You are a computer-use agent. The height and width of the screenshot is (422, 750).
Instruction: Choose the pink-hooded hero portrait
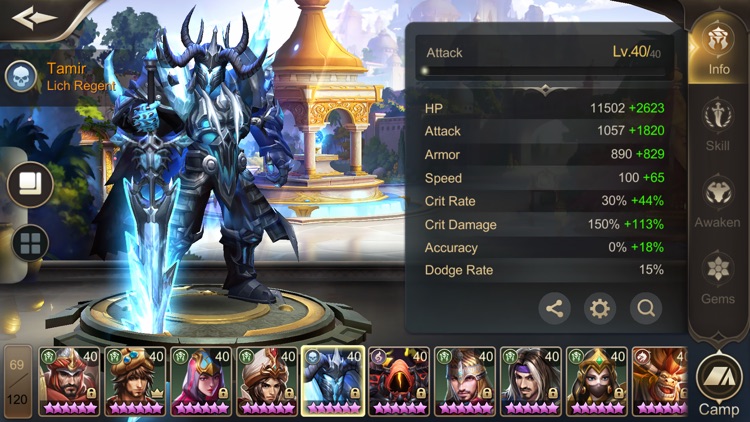pyautogui.click(x=201, y=381)
